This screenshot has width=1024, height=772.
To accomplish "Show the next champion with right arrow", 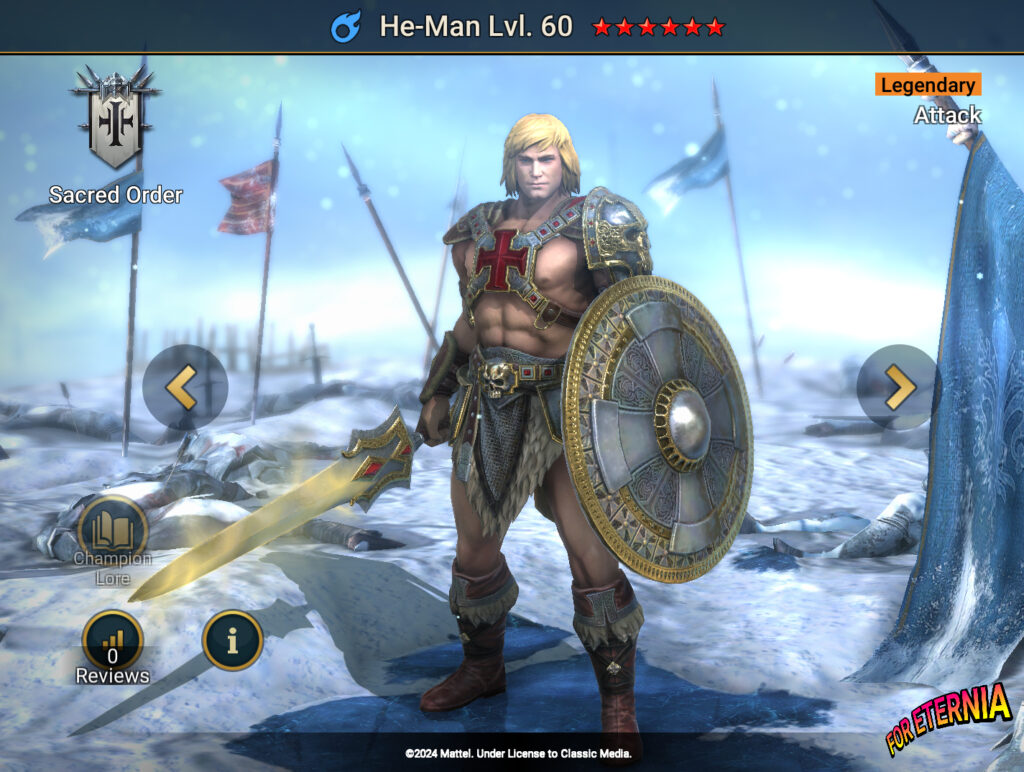I will coord(897,387).
